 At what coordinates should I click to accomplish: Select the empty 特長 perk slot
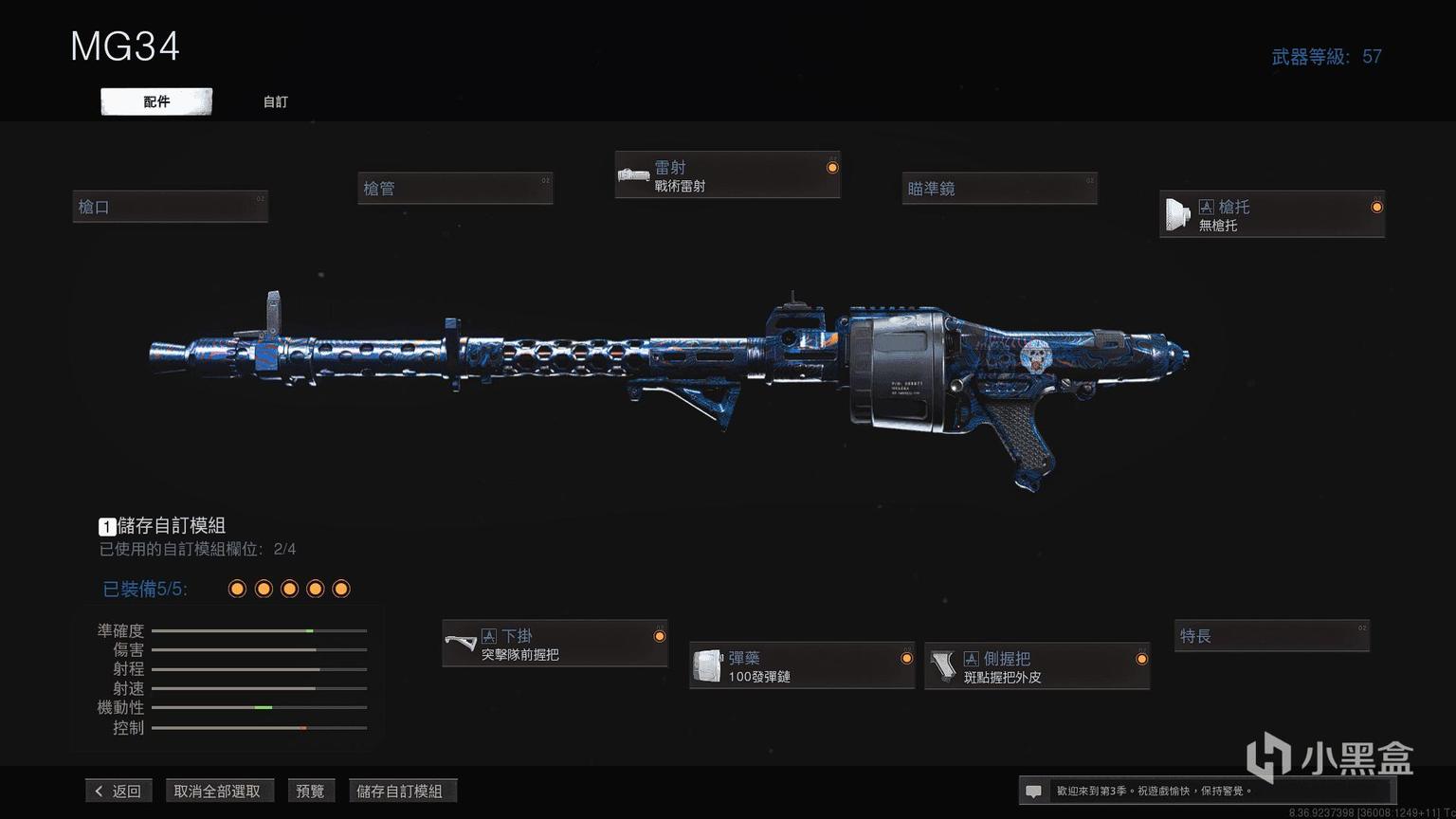click(1271, 636)
